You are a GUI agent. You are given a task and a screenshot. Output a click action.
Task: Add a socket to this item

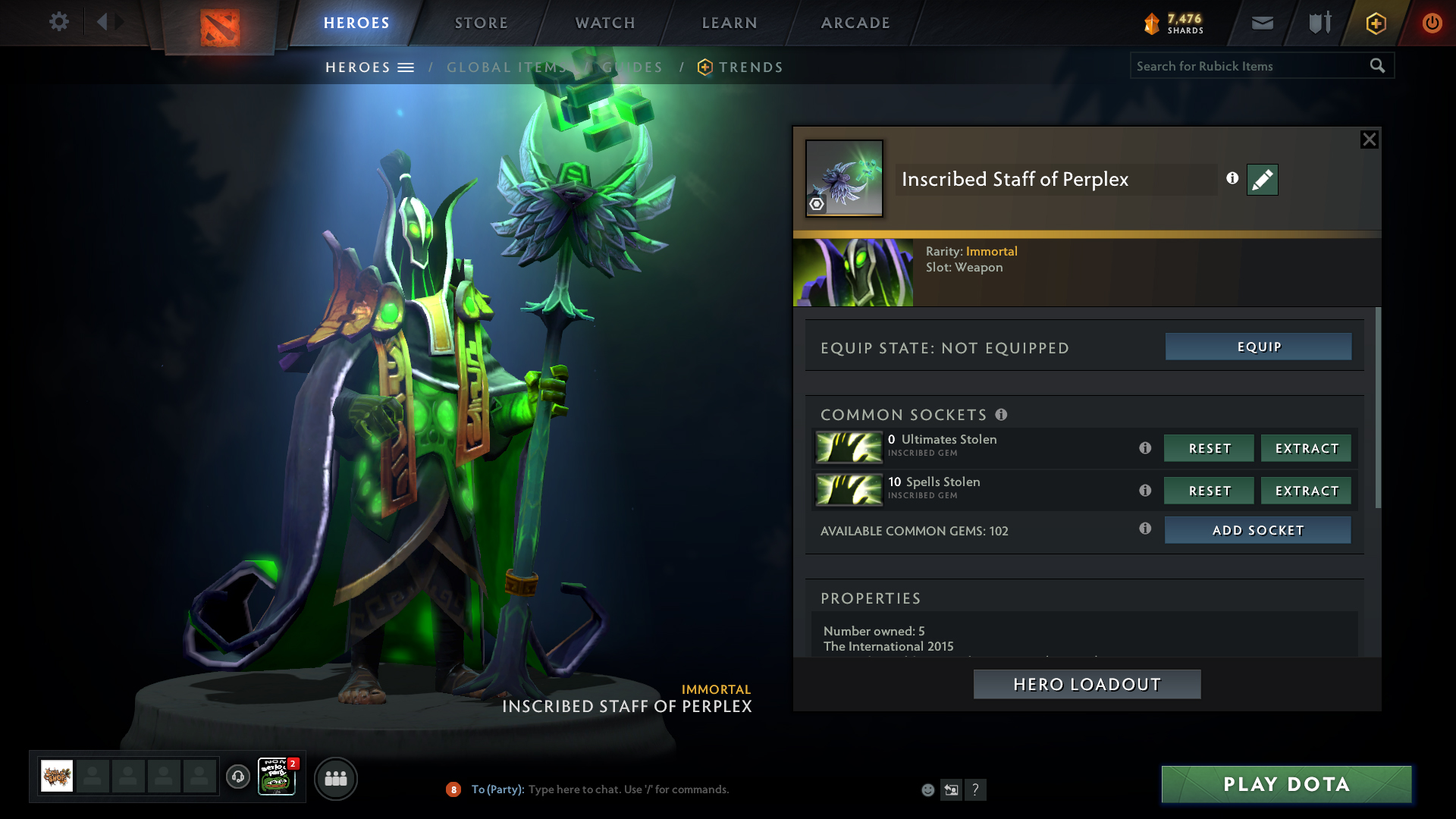coord(1257,530)
